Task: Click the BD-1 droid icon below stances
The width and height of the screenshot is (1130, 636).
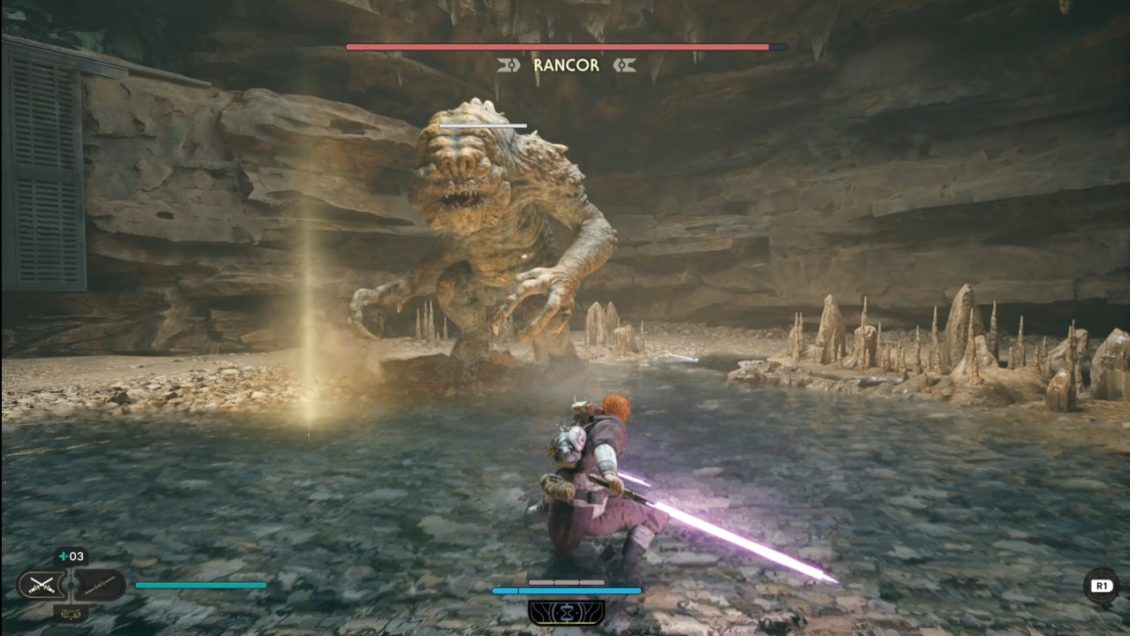Action: [71, 613]
